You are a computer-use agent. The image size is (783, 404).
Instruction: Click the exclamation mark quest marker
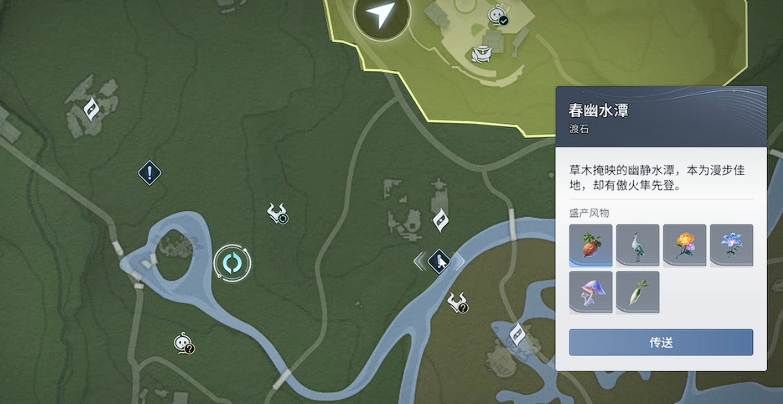tap(150, 173)
